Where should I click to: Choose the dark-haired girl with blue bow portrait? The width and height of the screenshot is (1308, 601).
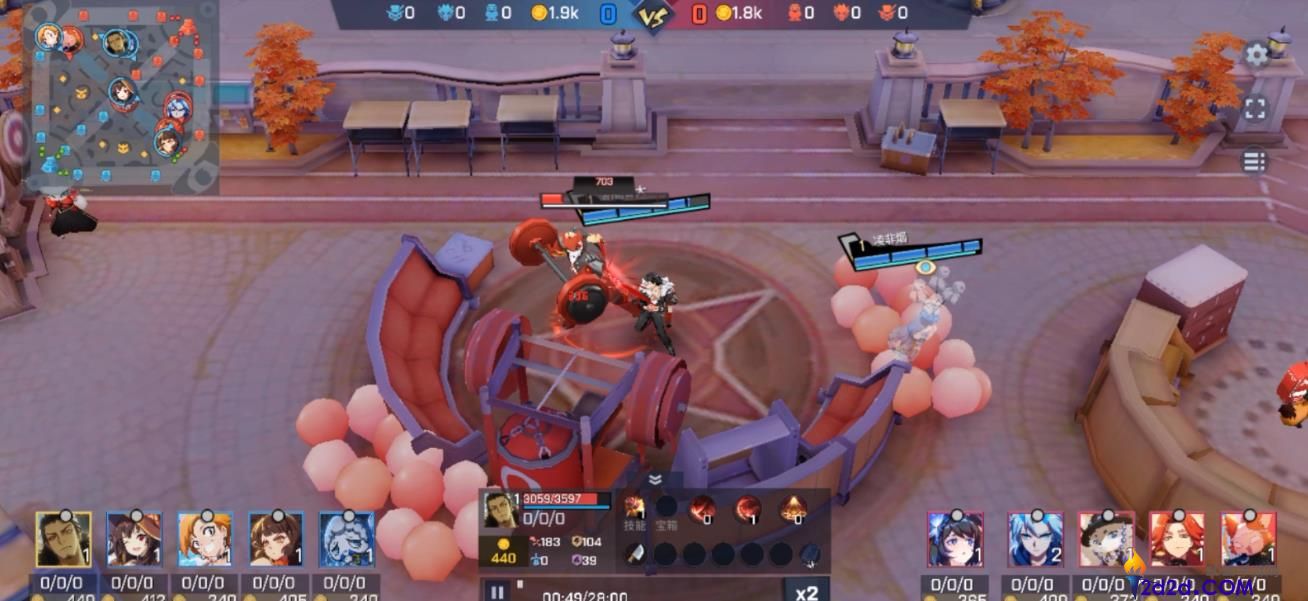point(955,540)
